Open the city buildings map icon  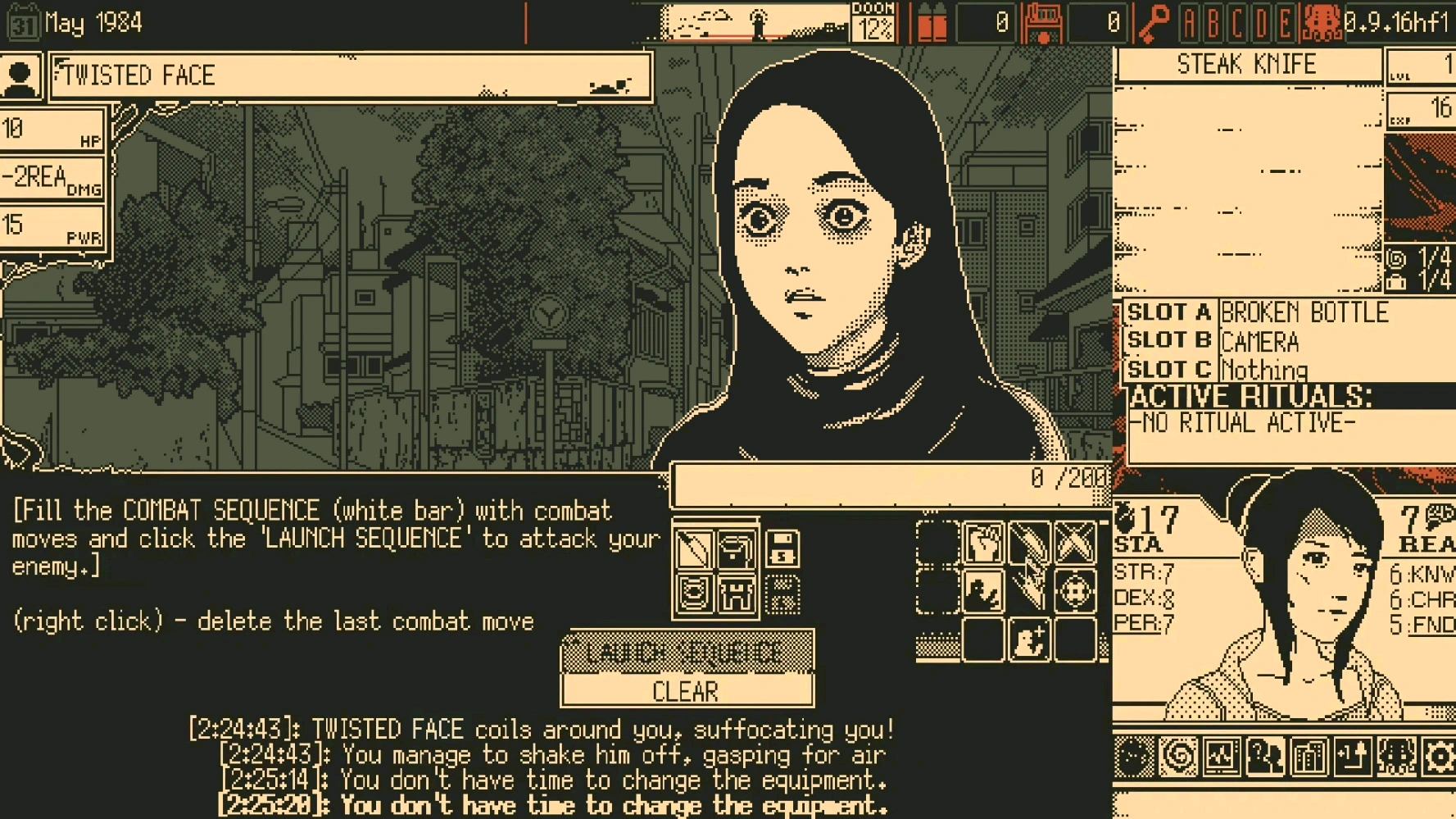click(1309, 757)
